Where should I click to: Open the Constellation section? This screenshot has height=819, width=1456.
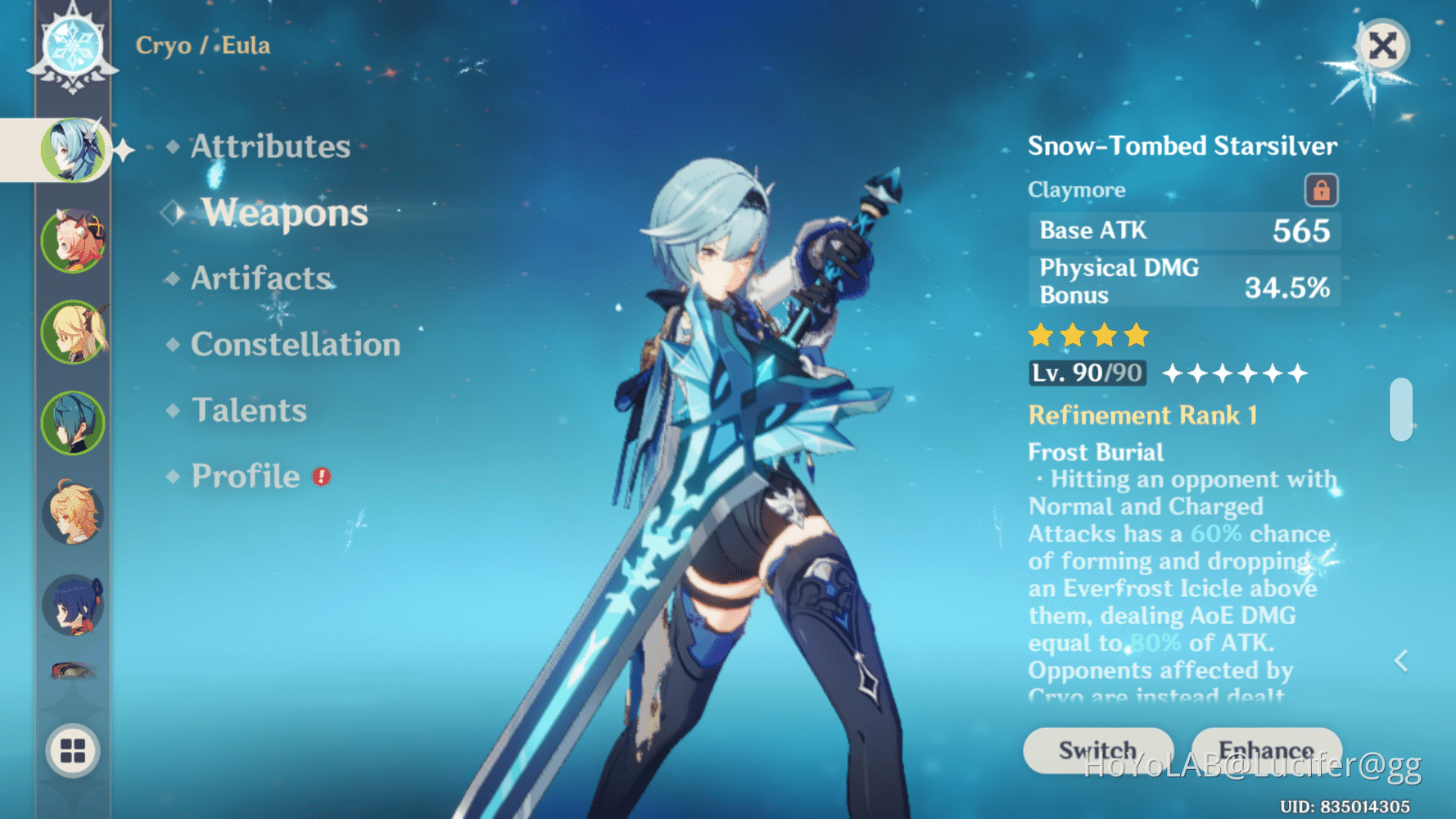(x=295, y=344)
